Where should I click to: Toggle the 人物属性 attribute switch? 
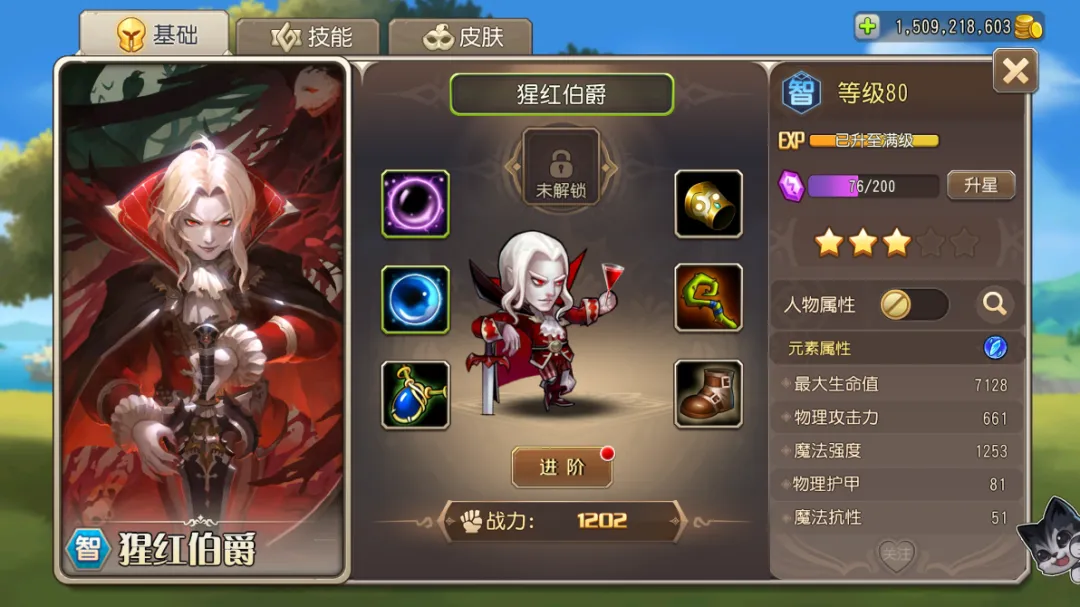click(x=913, y=304)
